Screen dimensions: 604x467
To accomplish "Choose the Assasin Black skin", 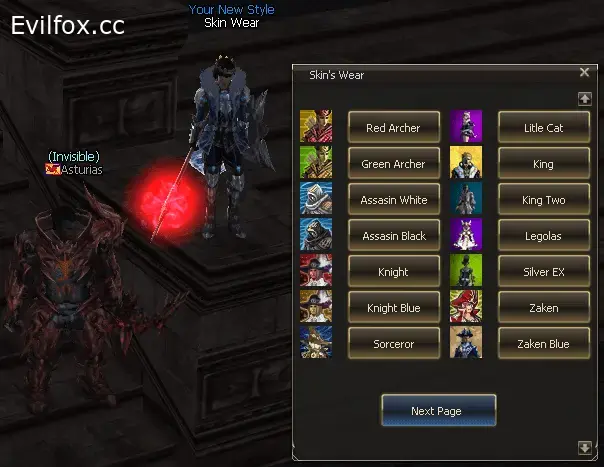I will click(x=393, y=236).
